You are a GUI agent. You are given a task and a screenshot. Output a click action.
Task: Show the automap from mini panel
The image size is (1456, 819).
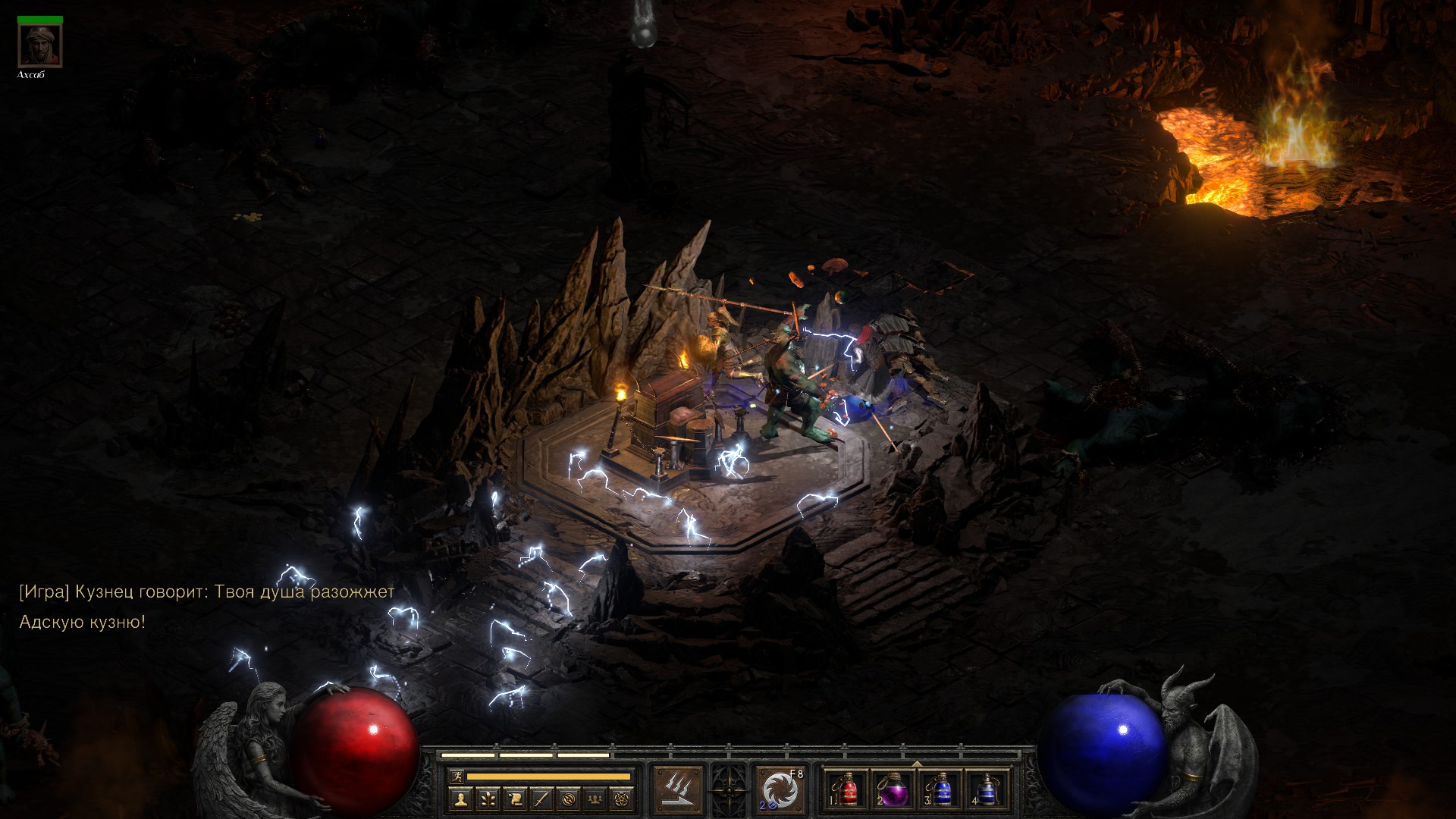point(569,798)
